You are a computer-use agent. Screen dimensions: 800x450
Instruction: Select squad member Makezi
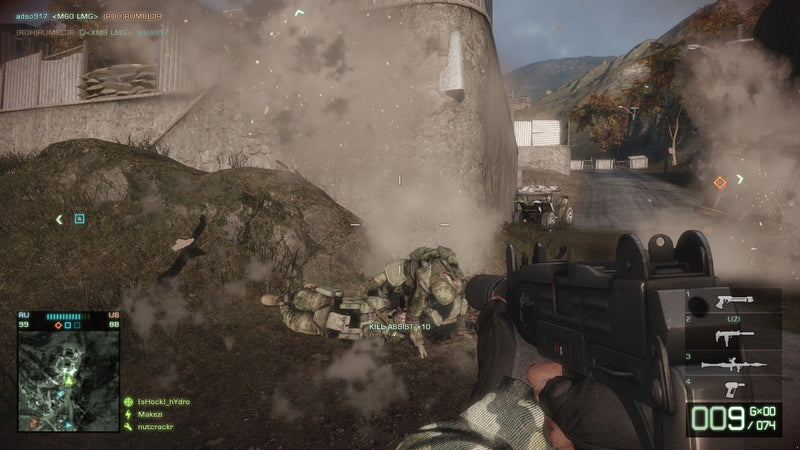pos(150,414)
